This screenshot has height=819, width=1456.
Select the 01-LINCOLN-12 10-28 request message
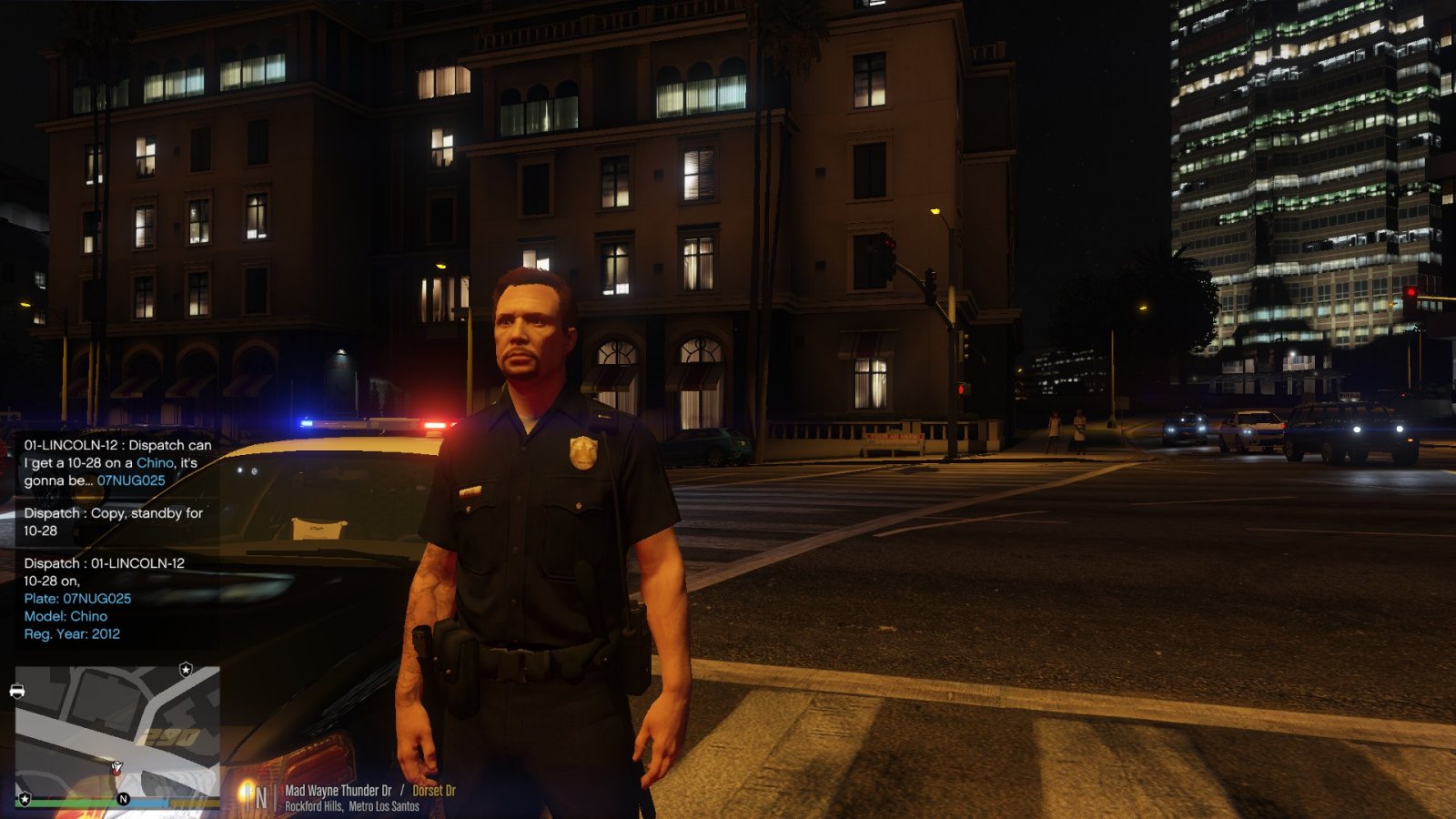click(x=117, y=462)
